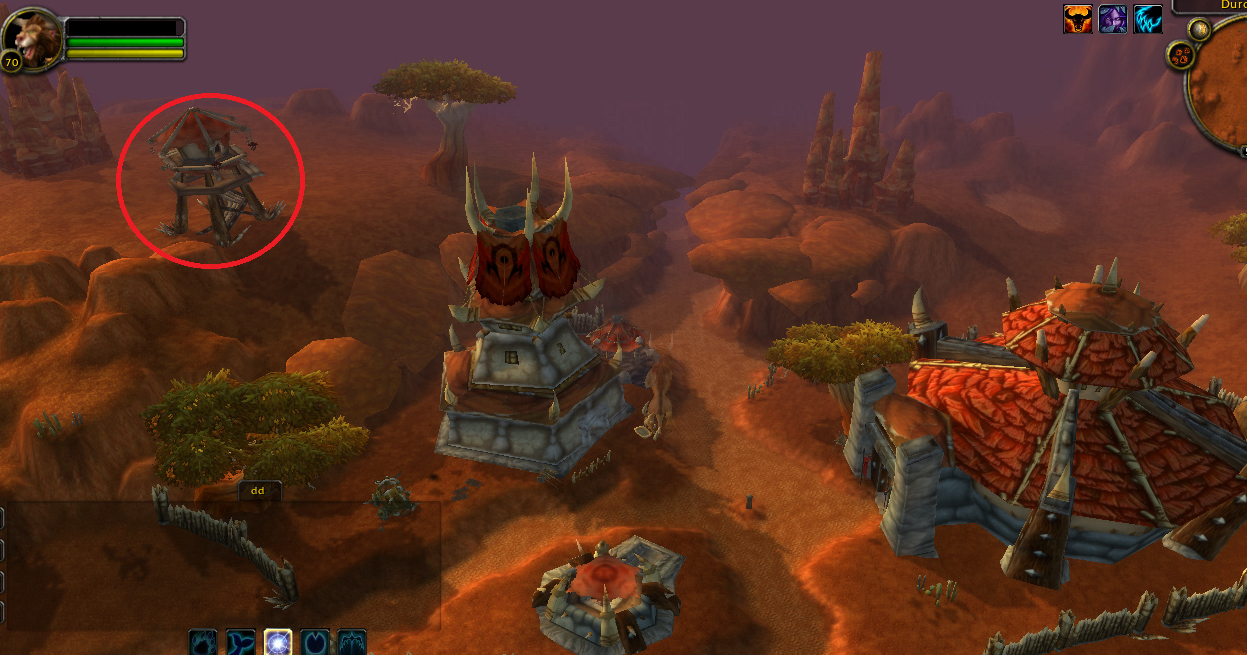This screenshot has width=1247, height=655.
Task: Select the flaming bull head buff icon
Action: [x=1077, y=19]
